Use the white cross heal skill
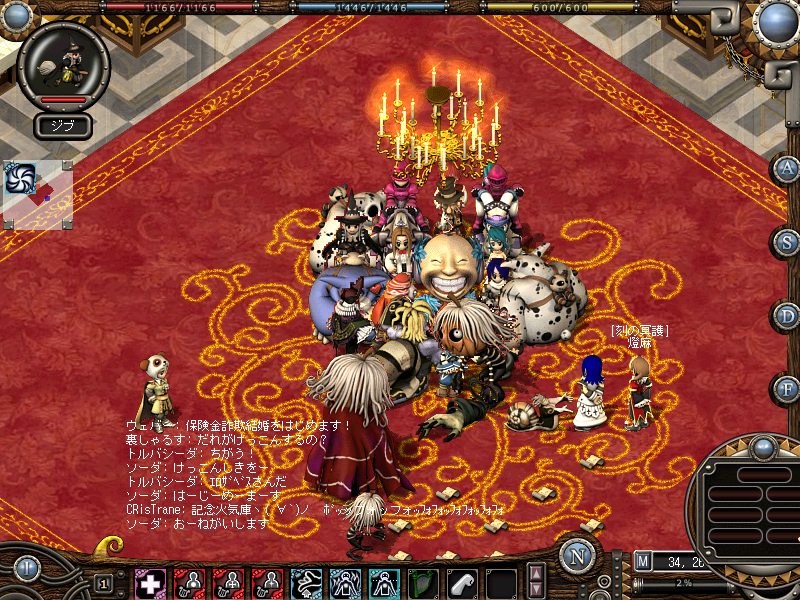This screenshot has height=600, width=800. 151,583
